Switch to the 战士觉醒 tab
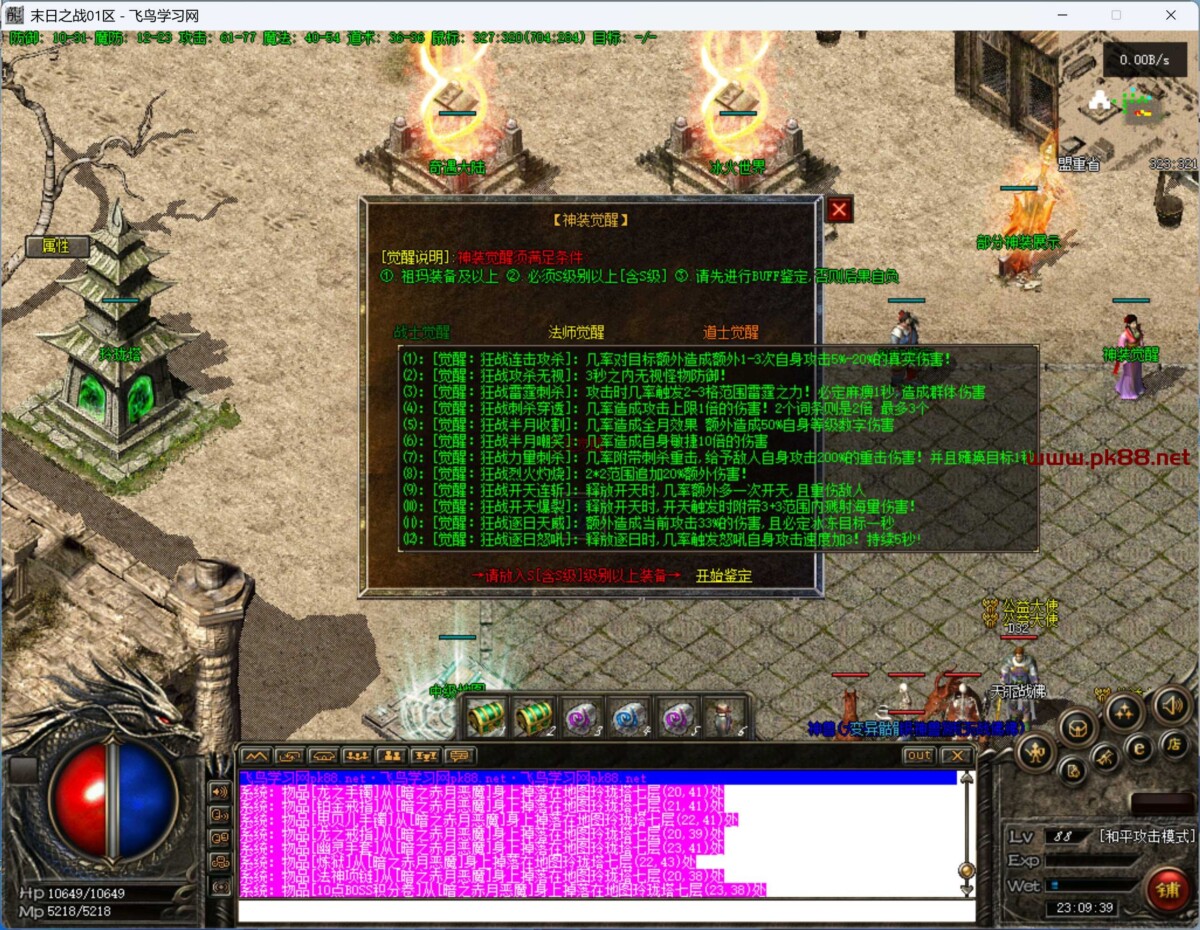The height and width of the screenshot is (930, 1200). tap(421, 332)
